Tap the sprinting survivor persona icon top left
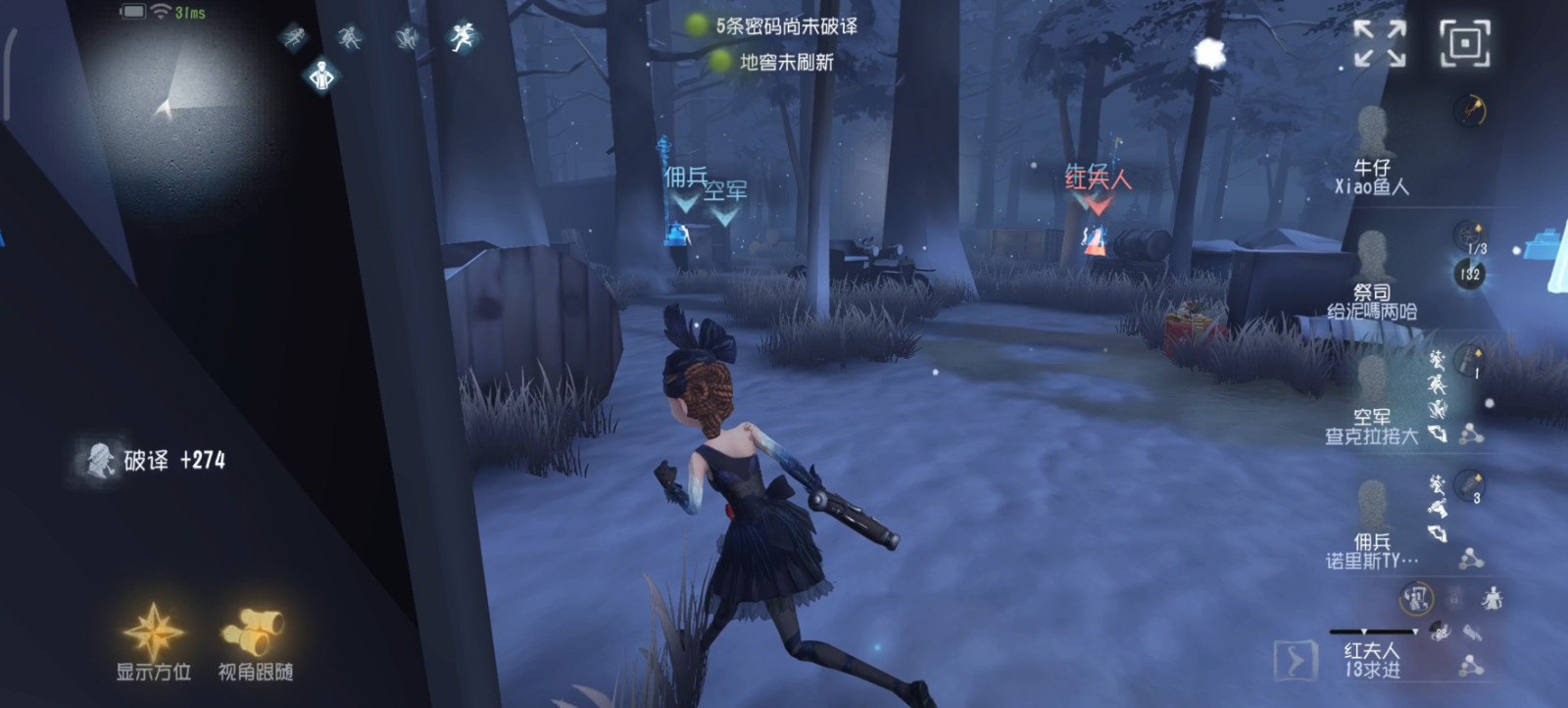1568x708 pixels. (294, 37)
